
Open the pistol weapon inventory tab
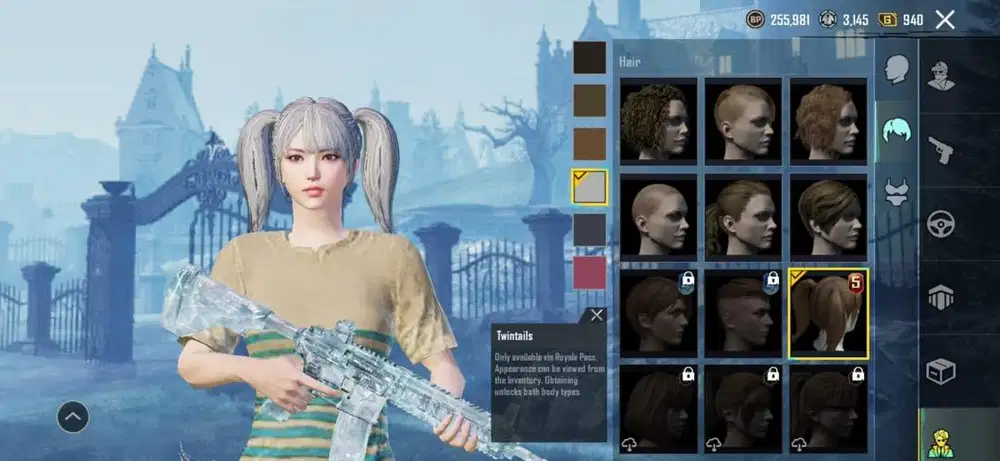click(x=941, y=150)
